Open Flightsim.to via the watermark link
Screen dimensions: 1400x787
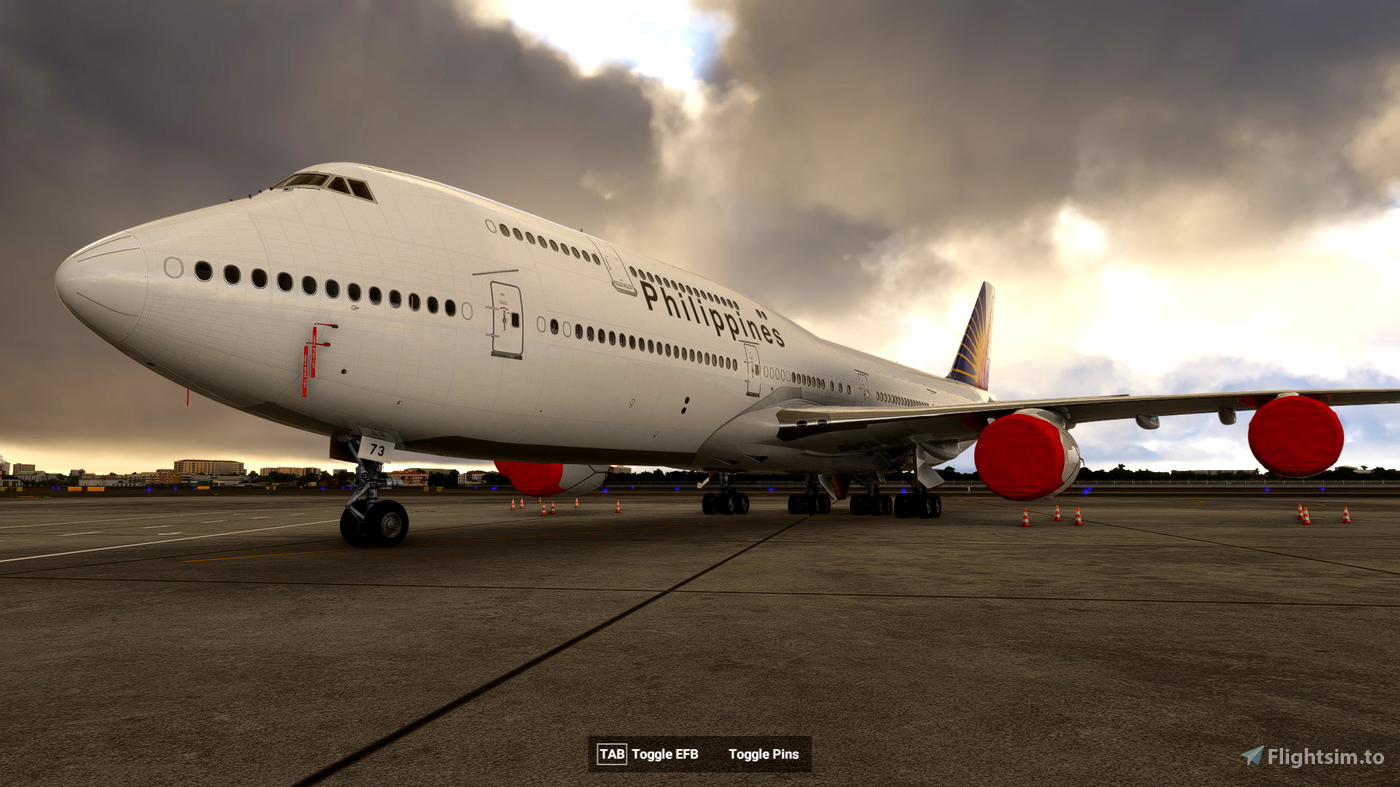(x=1312, y=753)
